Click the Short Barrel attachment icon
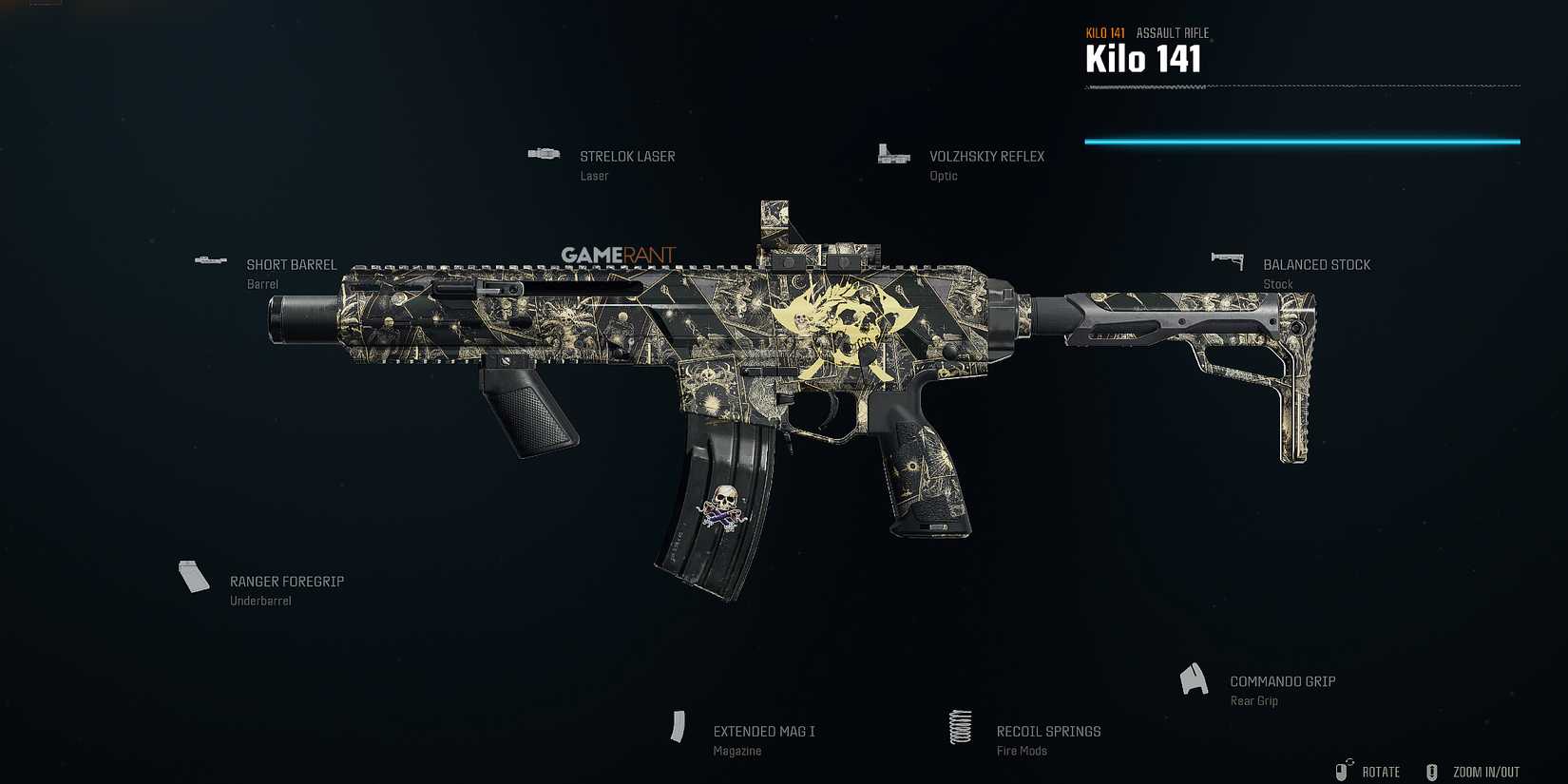 pyautogui.click(x=210, y=259)
